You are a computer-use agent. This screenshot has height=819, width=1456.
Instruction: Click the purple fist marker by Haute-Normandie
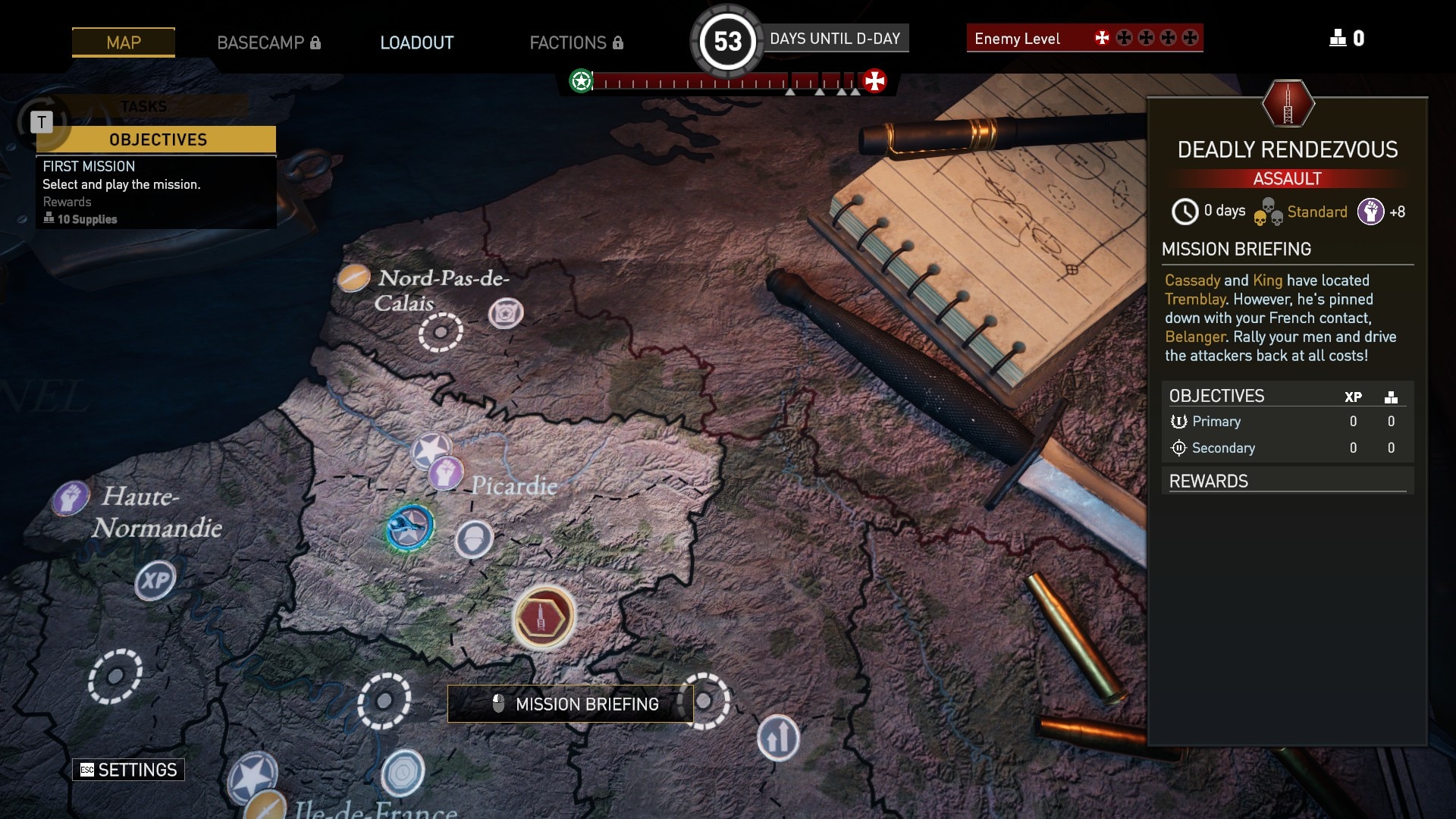click(x=71, y=498)
